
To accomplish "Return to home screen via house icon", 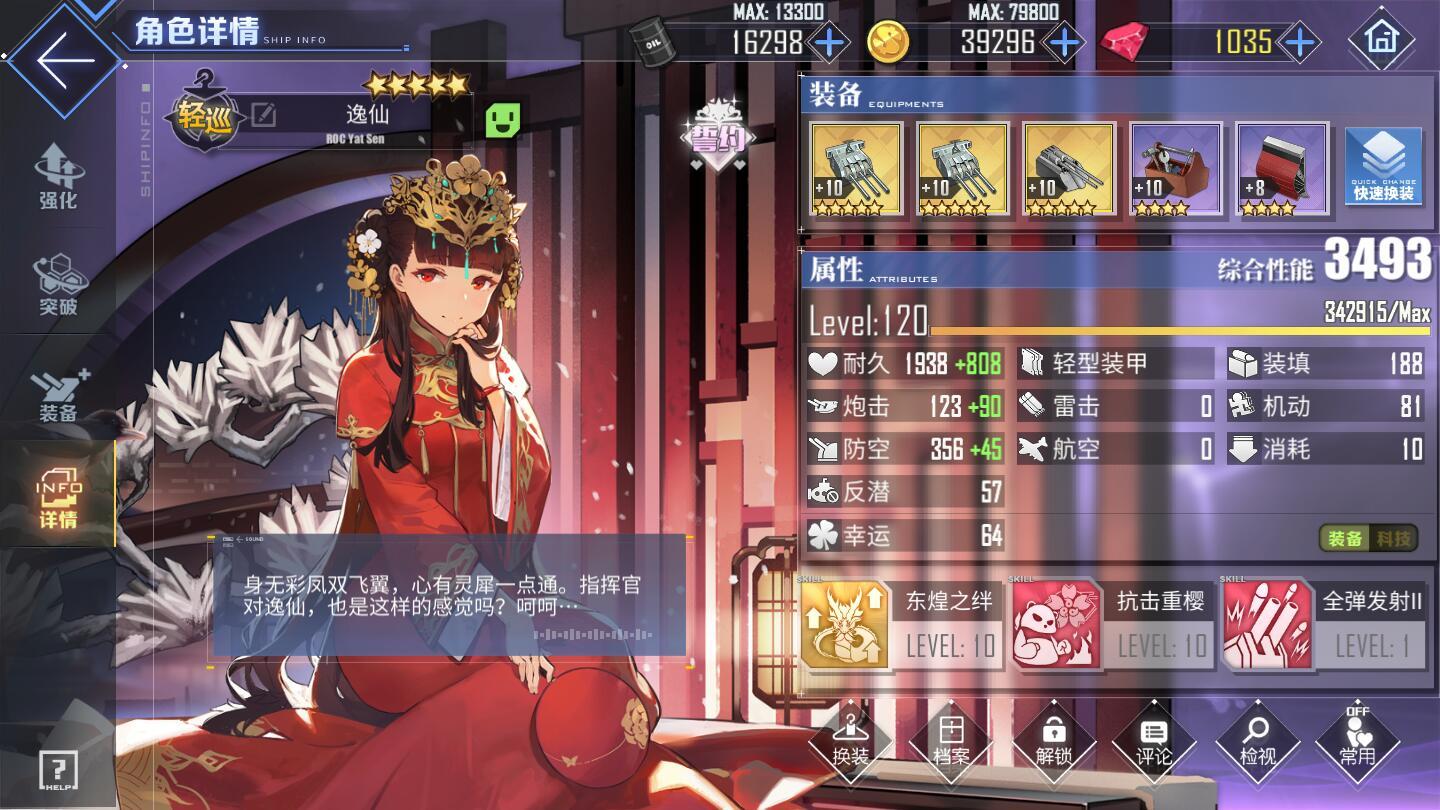I will [x=1381, y=40].
